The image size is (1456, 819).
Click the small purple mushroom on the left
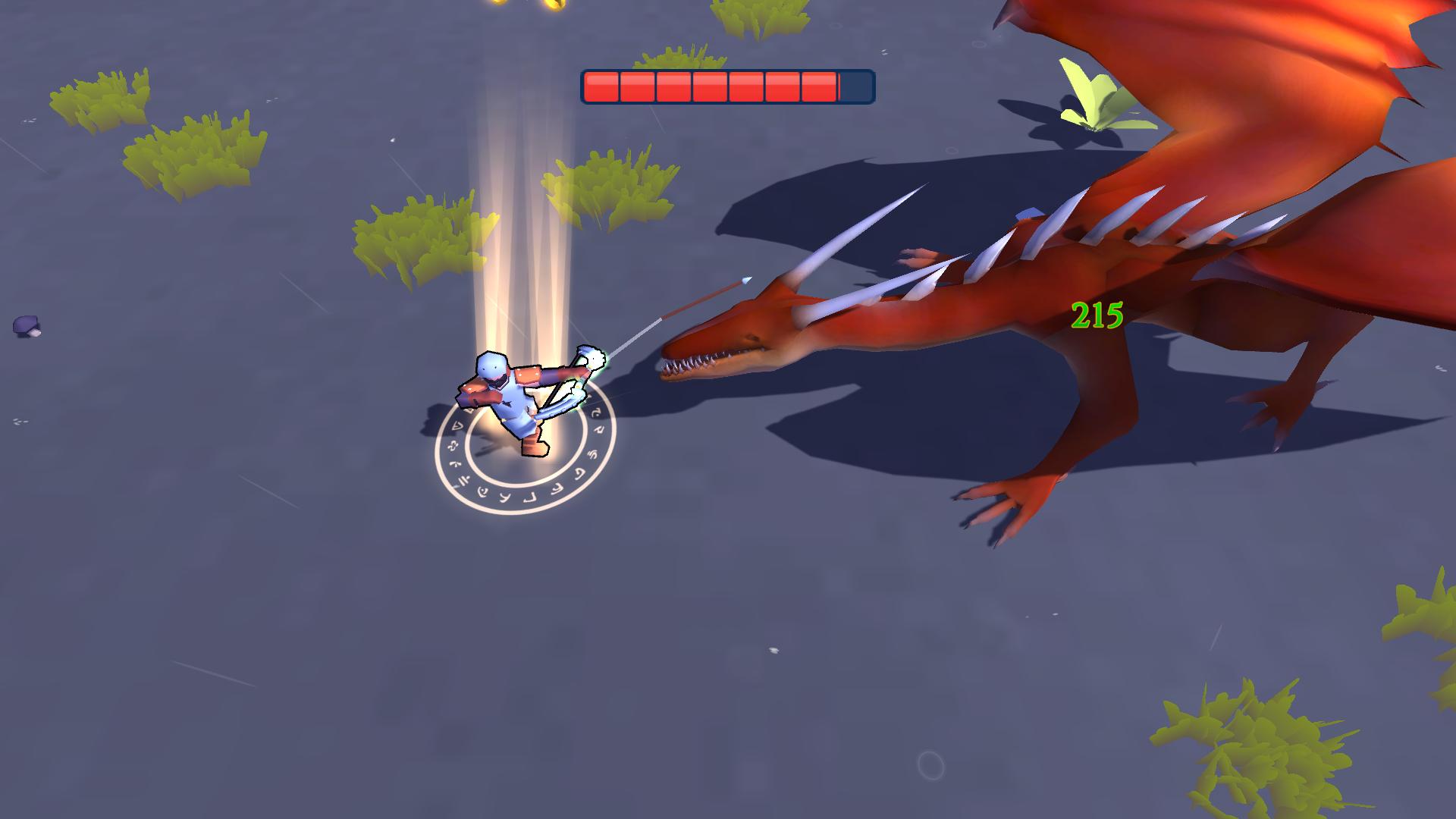[28, 325]
